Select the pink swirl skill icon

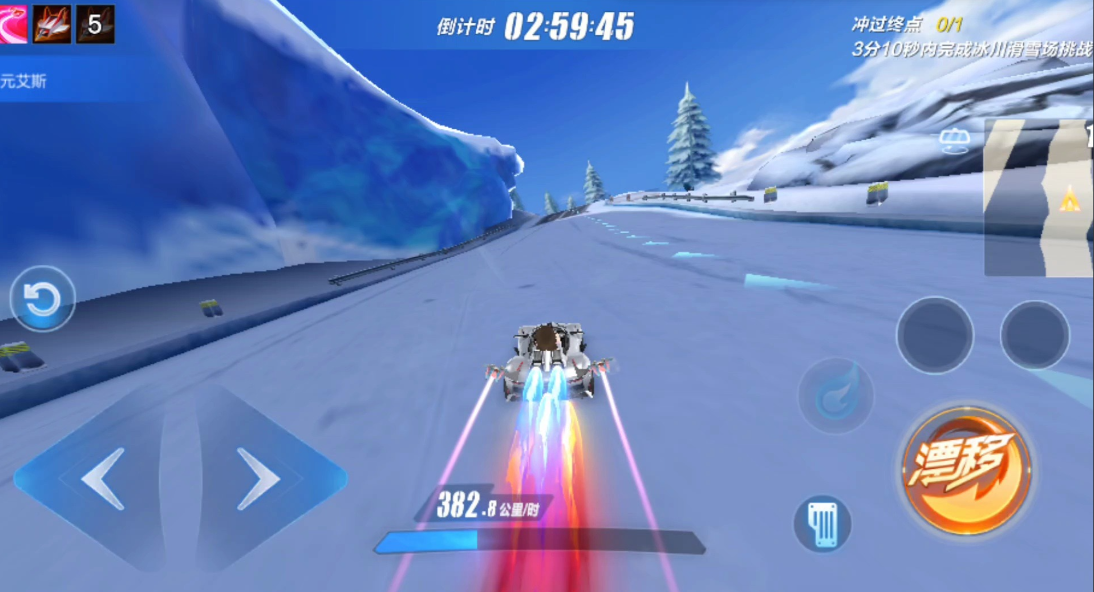(x=12, y=23)
